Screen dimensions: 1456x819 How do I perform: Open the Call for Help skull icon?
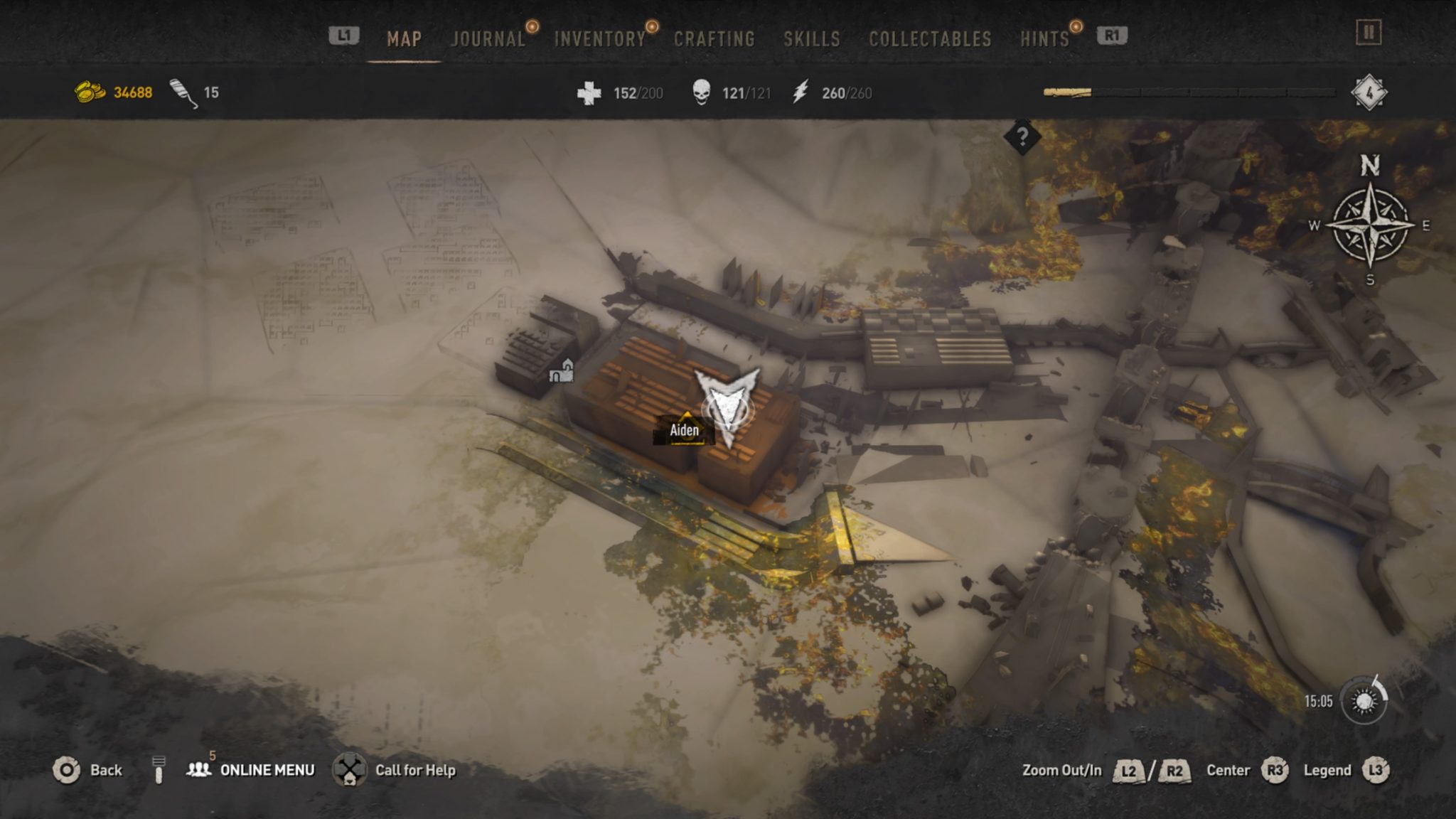(x=350, y=770)
